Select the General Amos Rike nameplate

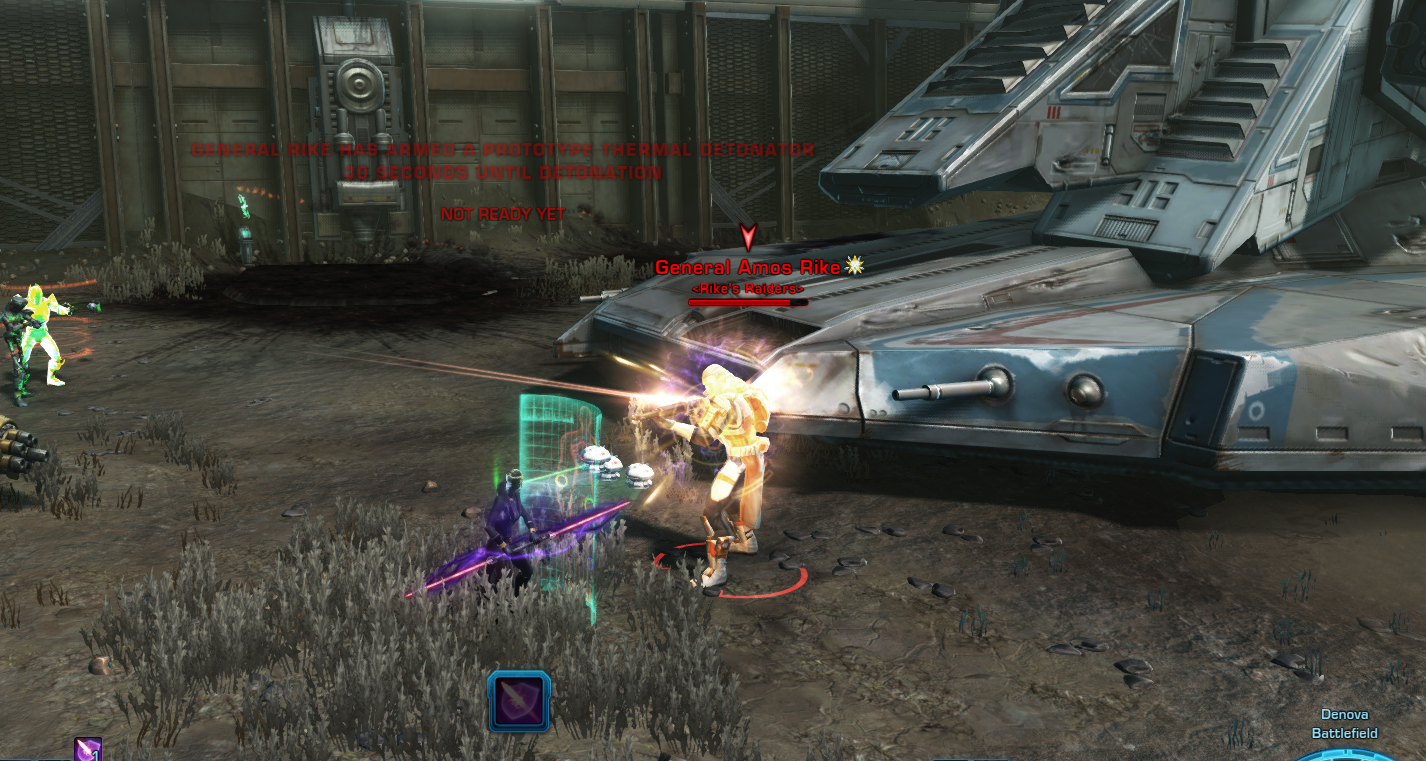tap(748, 267)
